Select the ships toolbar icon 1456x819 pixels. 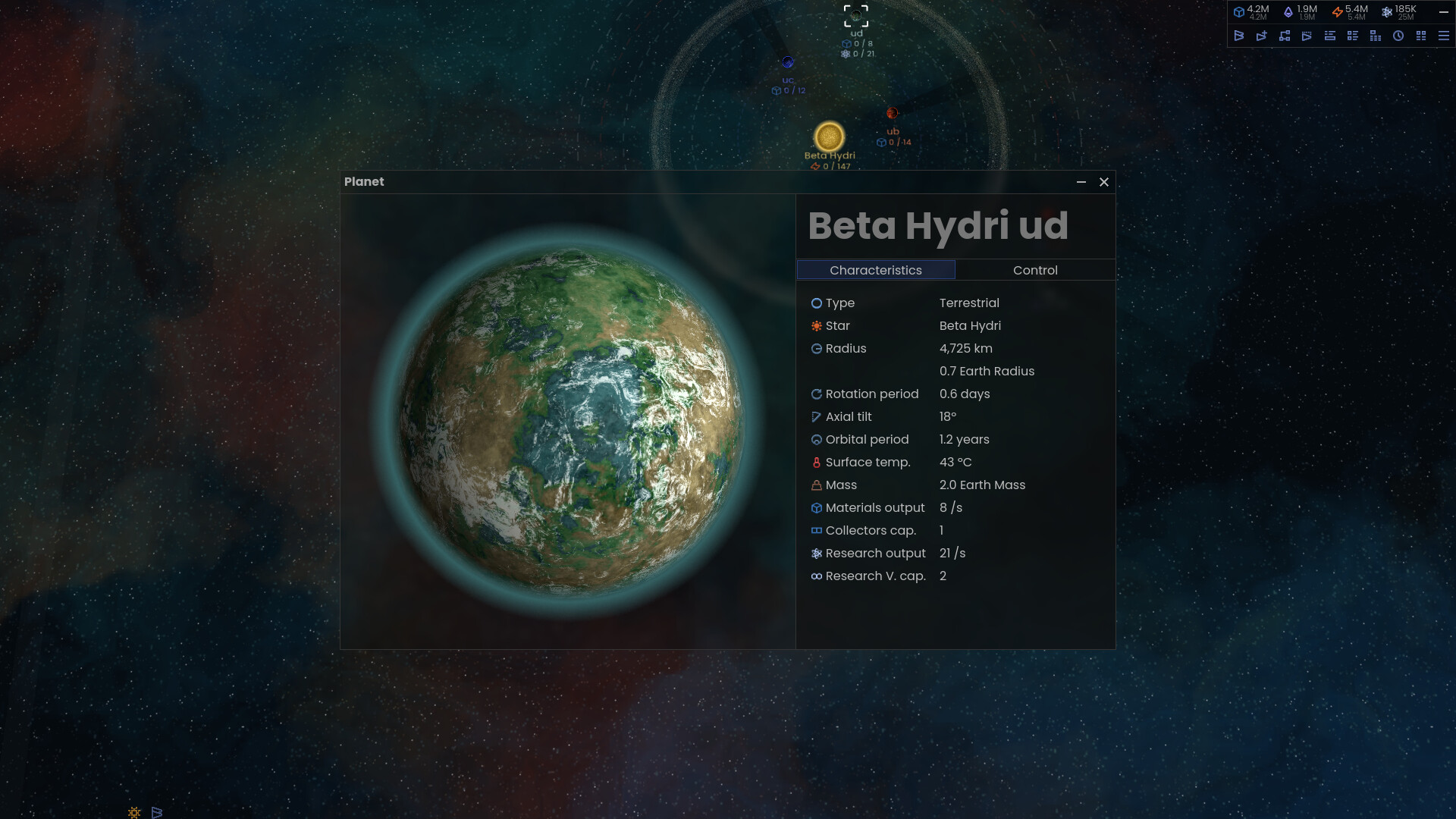tap(1239, 36)
